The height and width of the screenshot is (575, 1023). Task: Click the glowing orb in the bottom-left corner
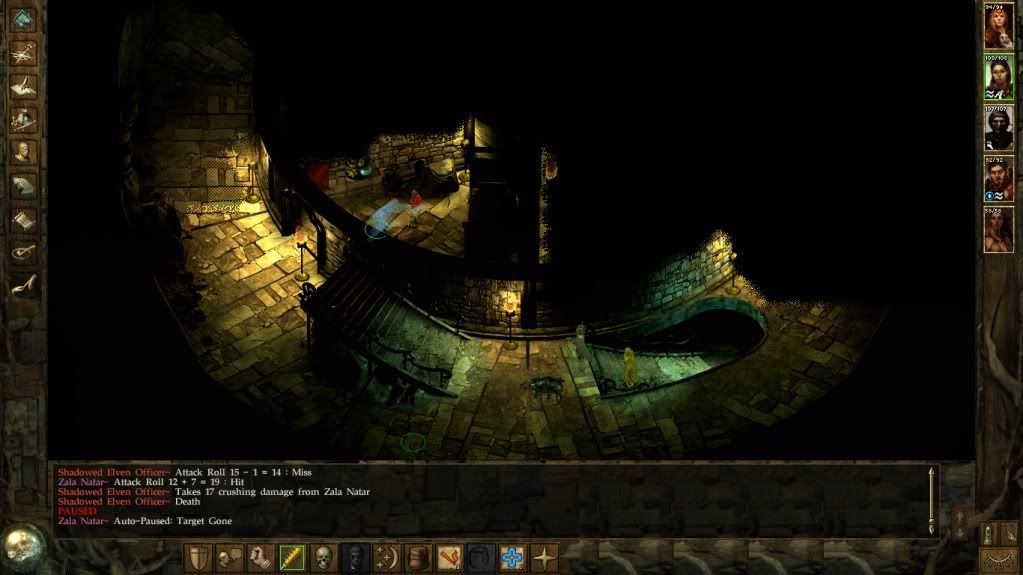tap(20, 546)
